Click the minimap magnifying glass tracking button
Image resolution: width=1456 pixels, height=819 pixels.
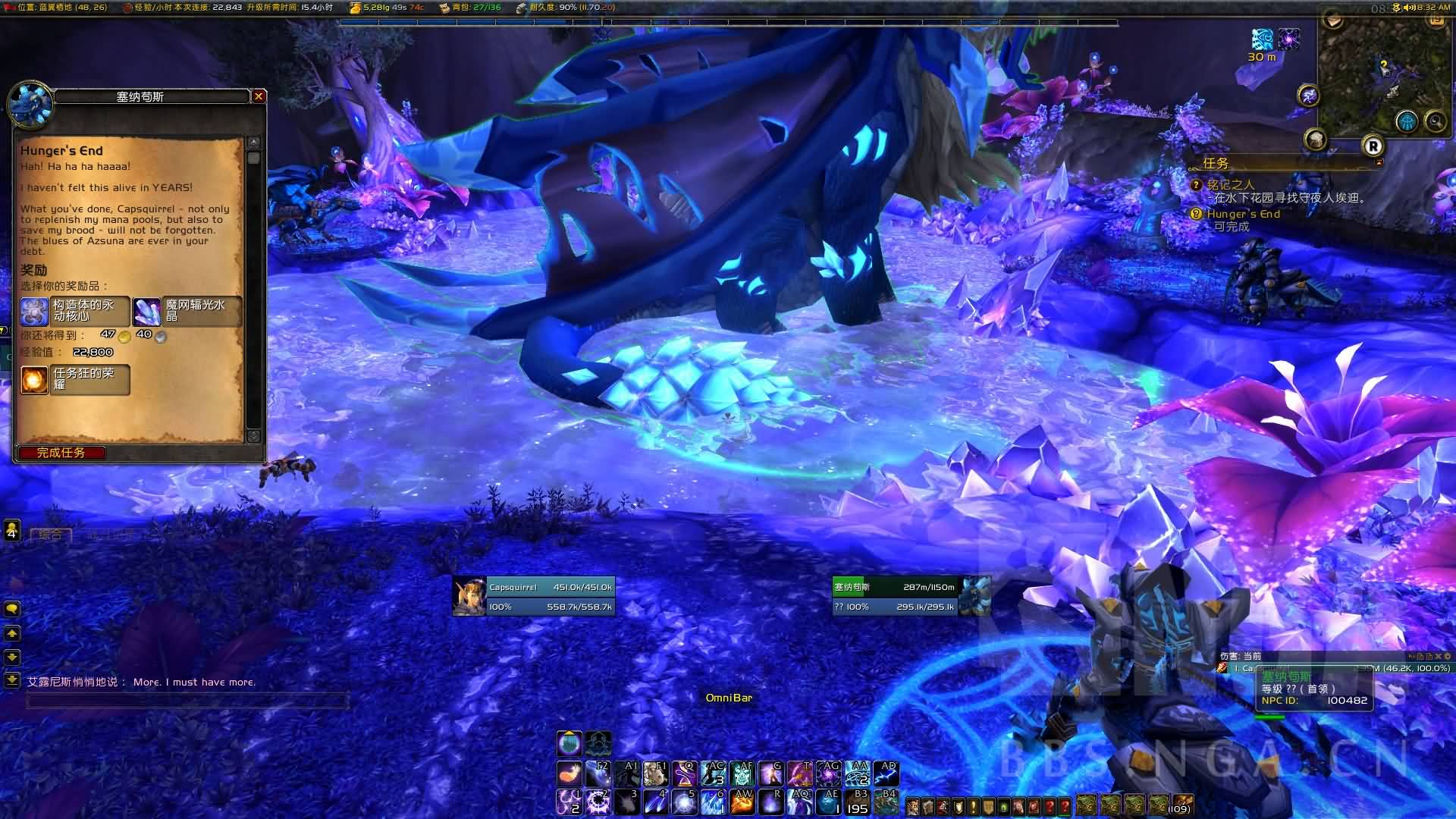[1435, 121]
